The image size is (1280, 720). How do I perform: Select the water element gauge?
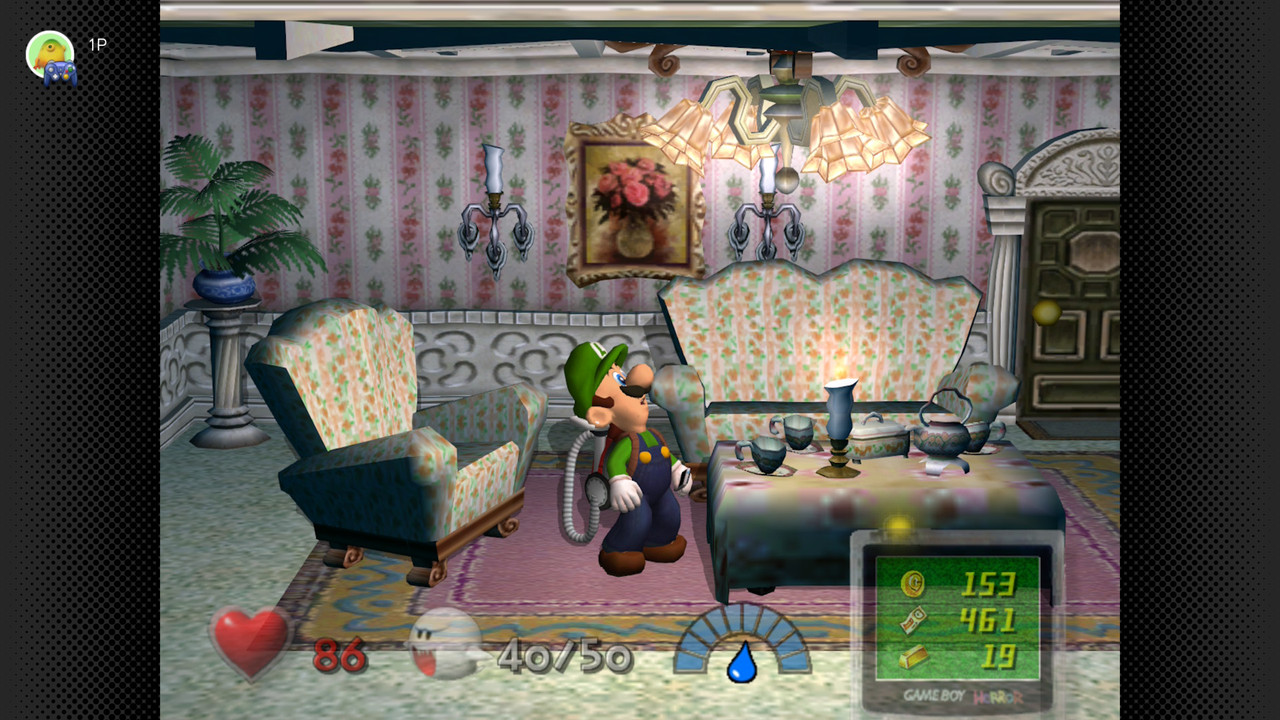[x=741, y=643]
